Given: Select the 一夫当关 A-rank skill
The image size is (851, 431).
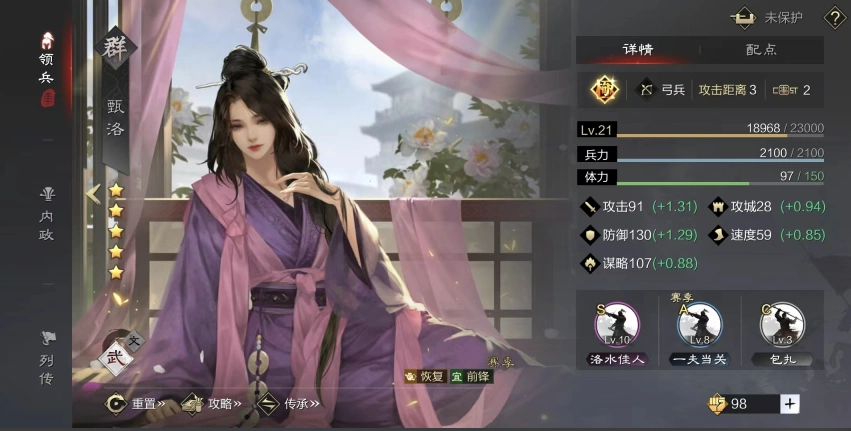Looking at the screenshot, I should pyautogui.click(x=699, y=329).
